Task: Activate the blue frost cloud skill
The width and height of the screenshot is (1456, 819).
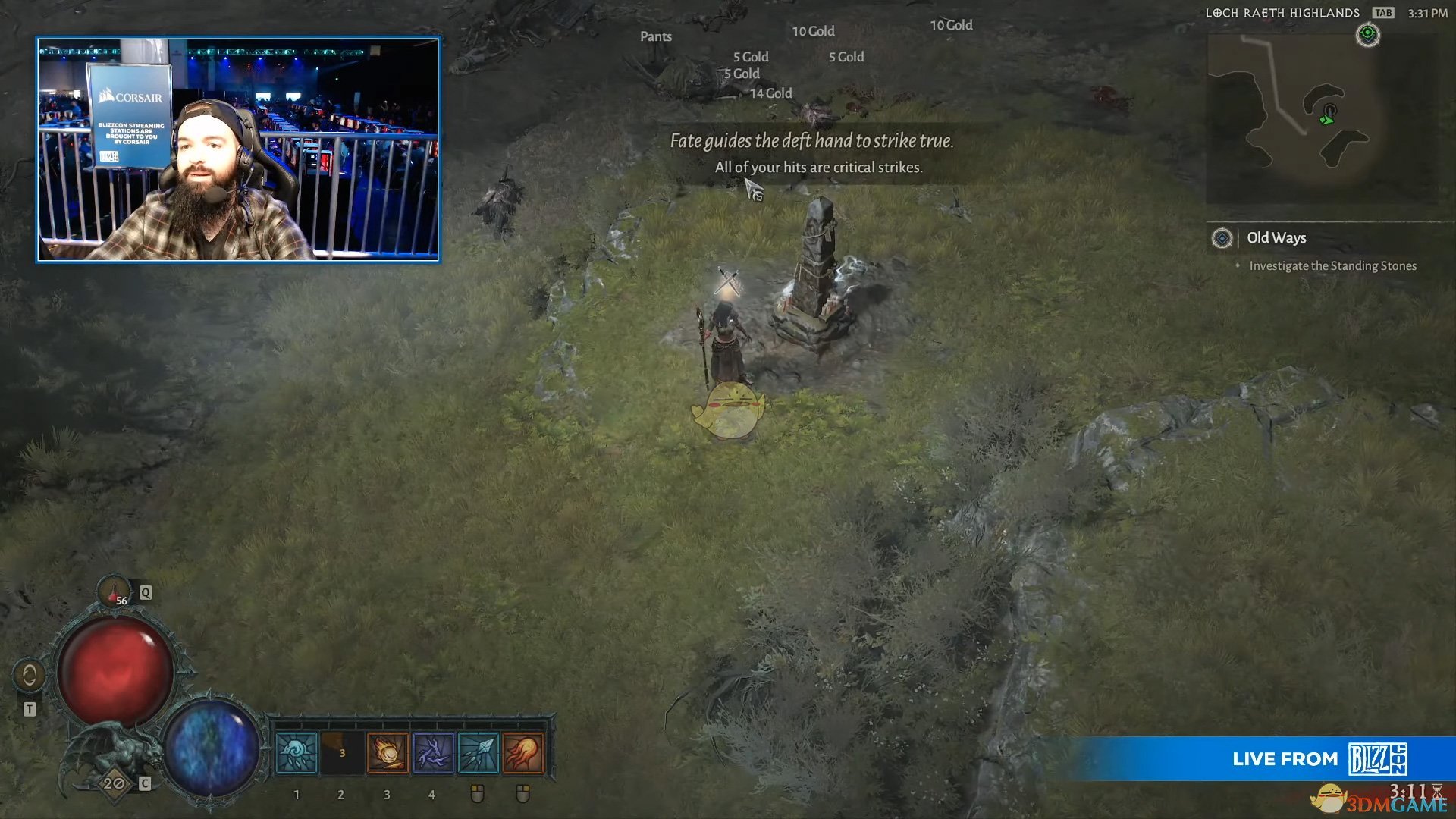Action: pyautogui.click(x=297, y=753)
